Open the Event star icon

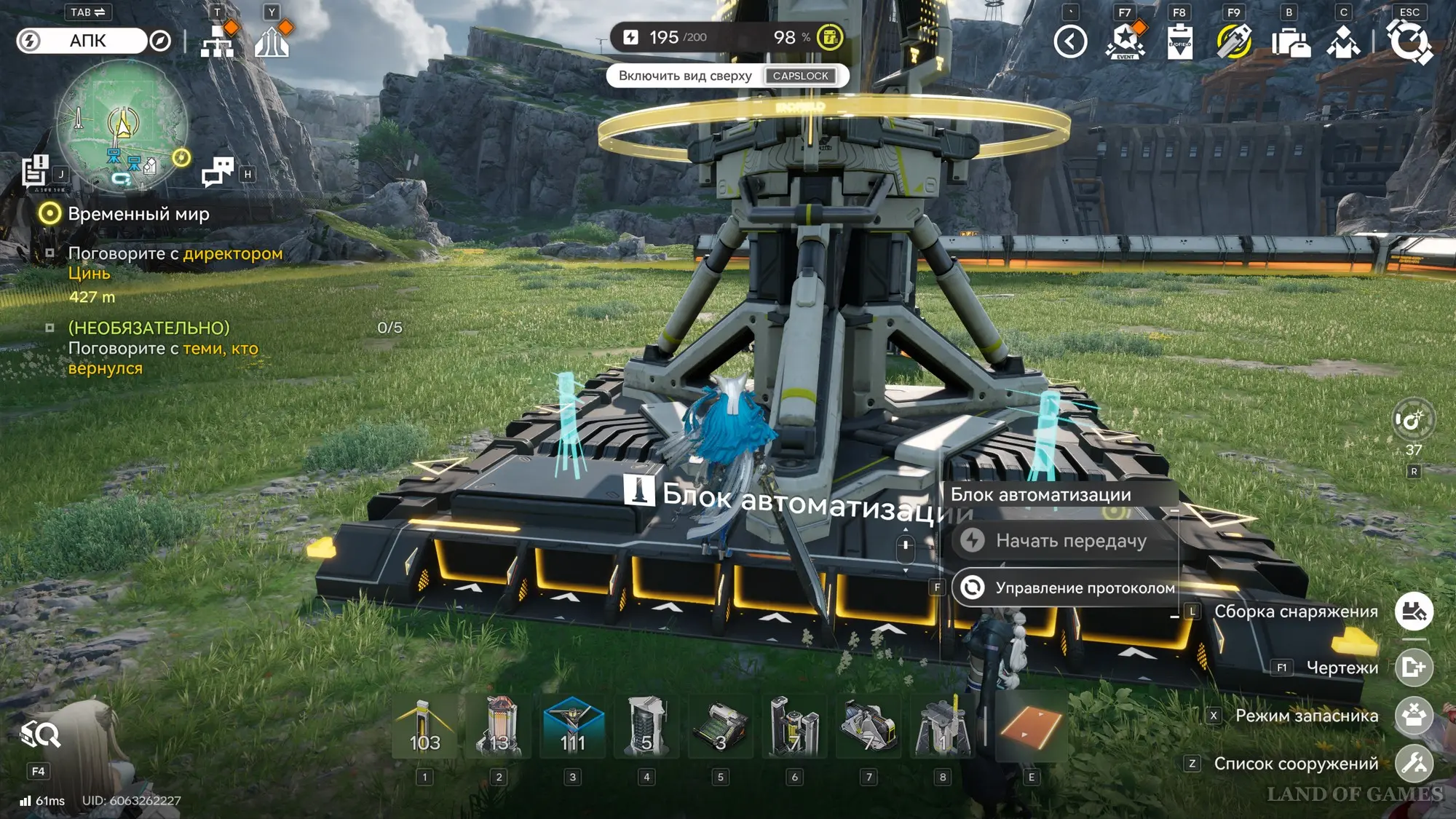click(1125, 41)
